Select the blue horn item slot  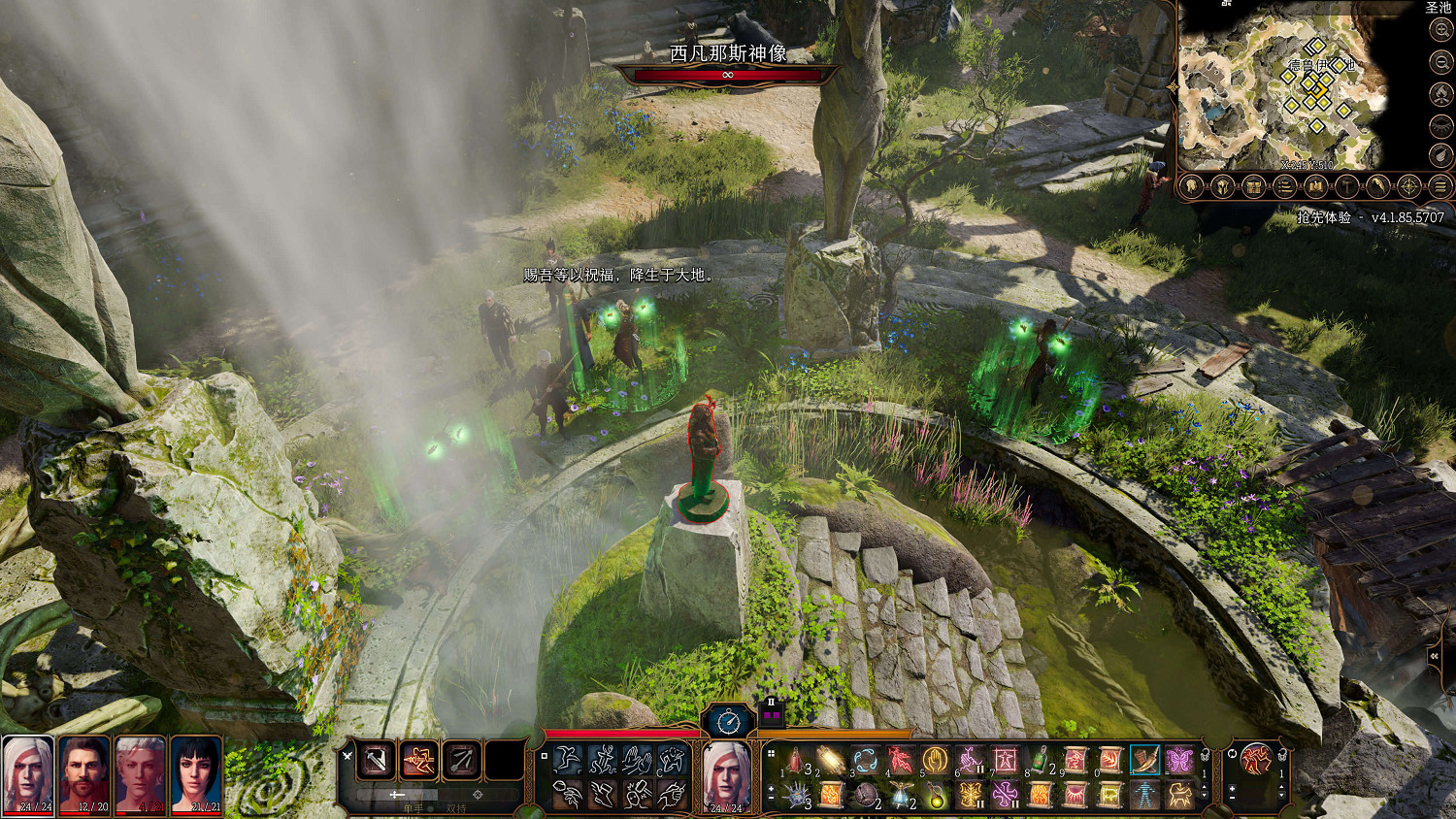point(1144,760)
